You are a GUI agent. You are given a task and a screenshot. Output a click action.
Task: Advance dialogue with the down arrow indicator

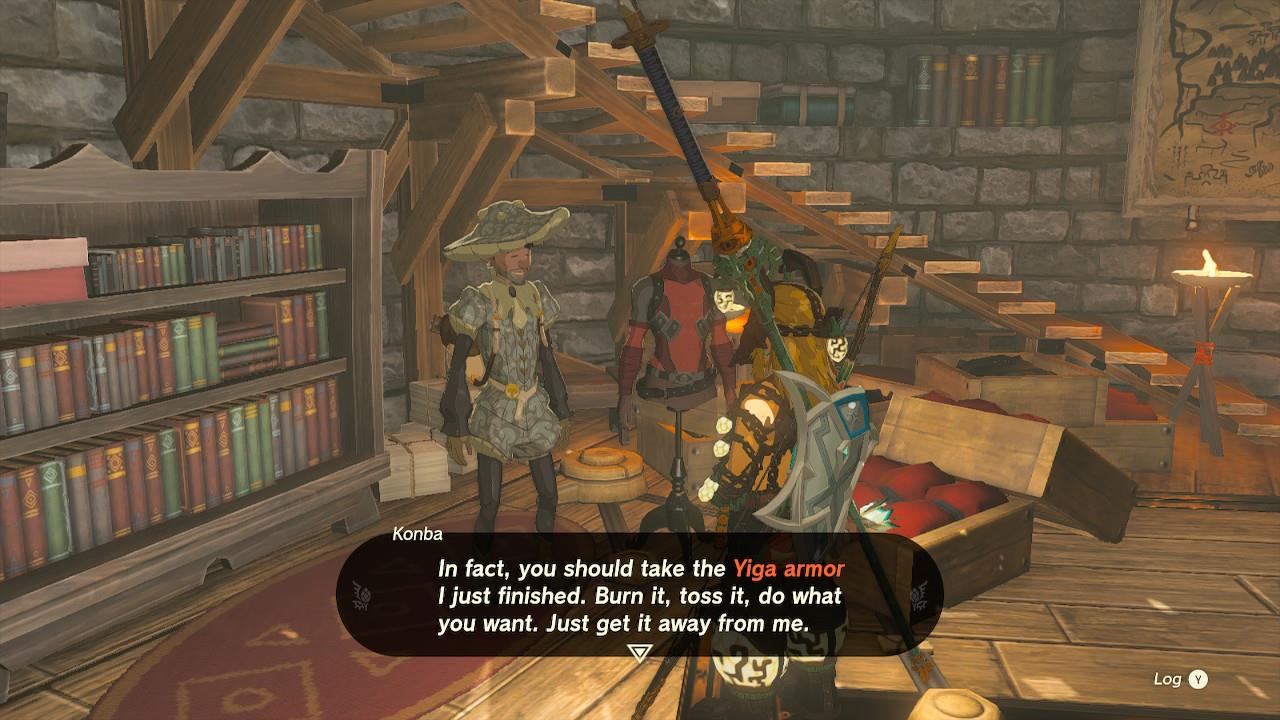pyautogui.click(x=639, y=653)
